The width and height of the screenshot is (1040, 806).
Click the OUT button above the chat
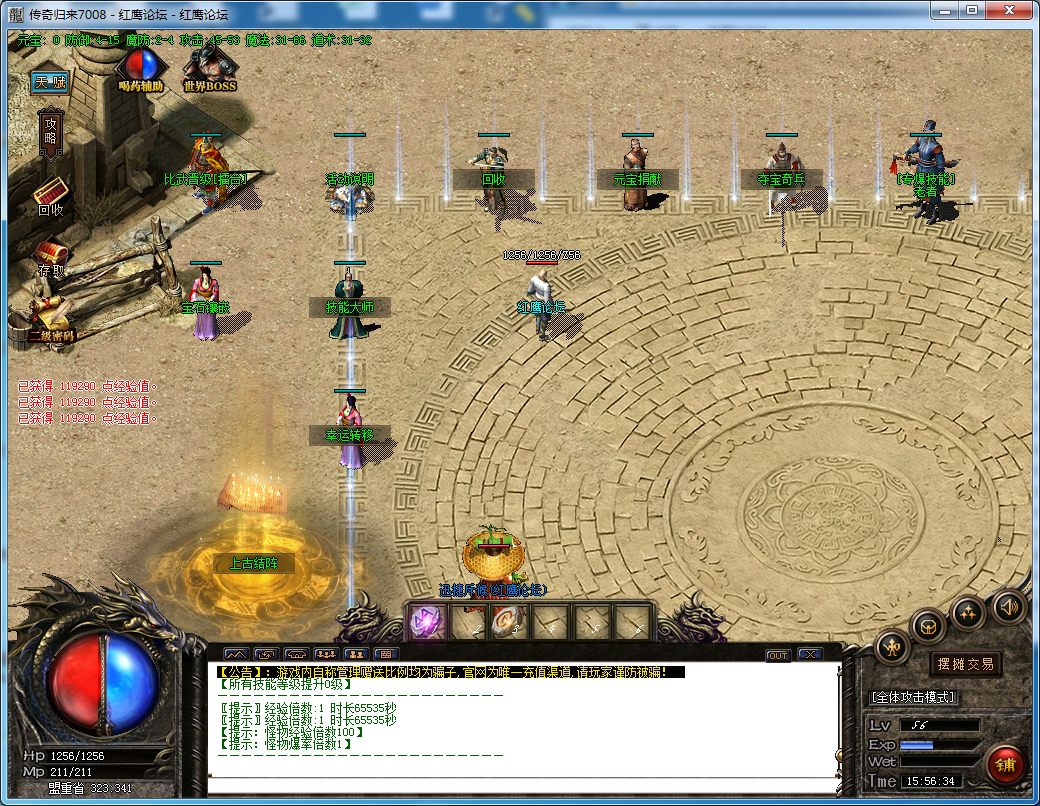778,655
